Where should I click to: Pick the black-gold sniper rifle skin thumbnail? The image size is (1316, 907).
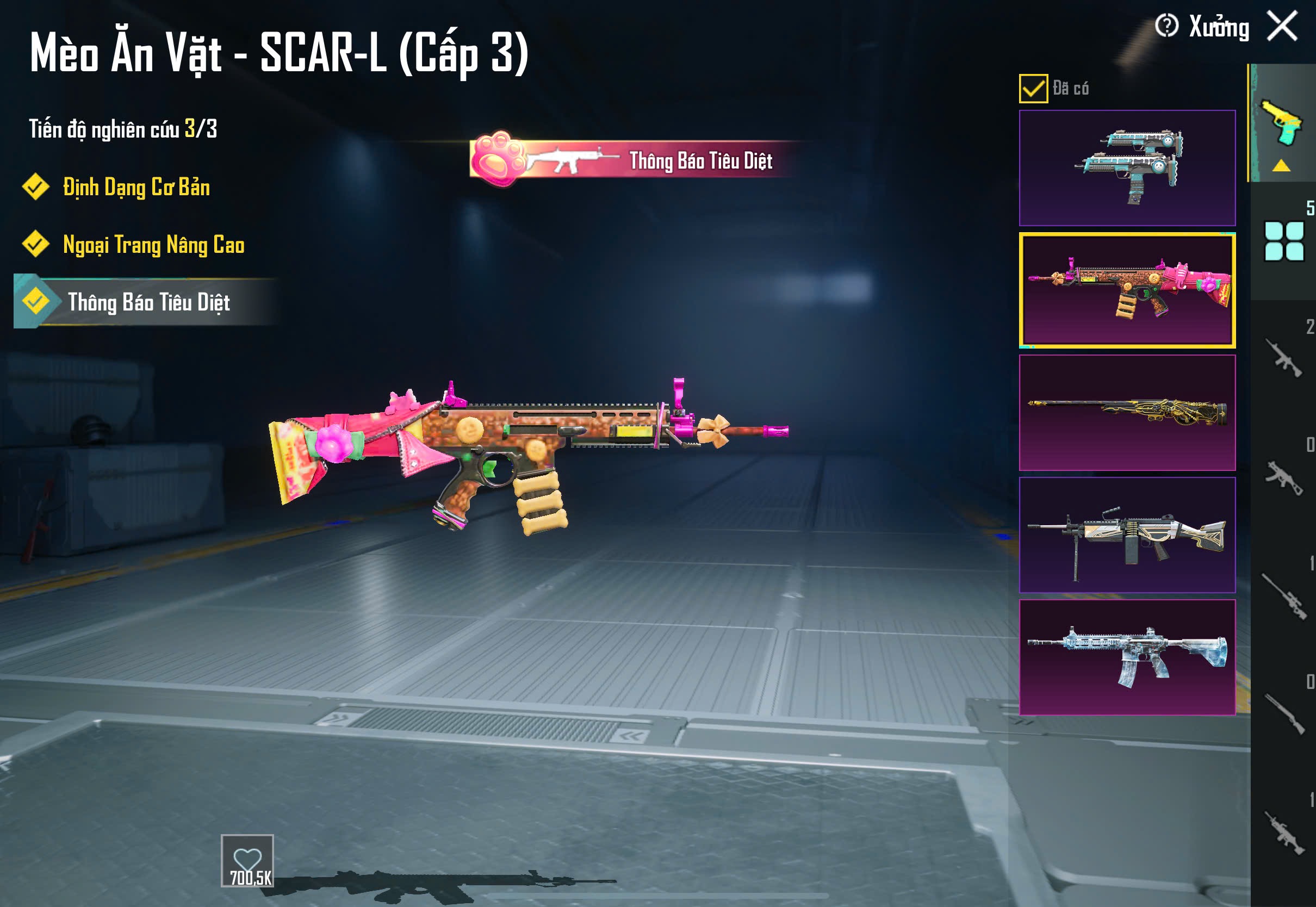pos(1127,413)
